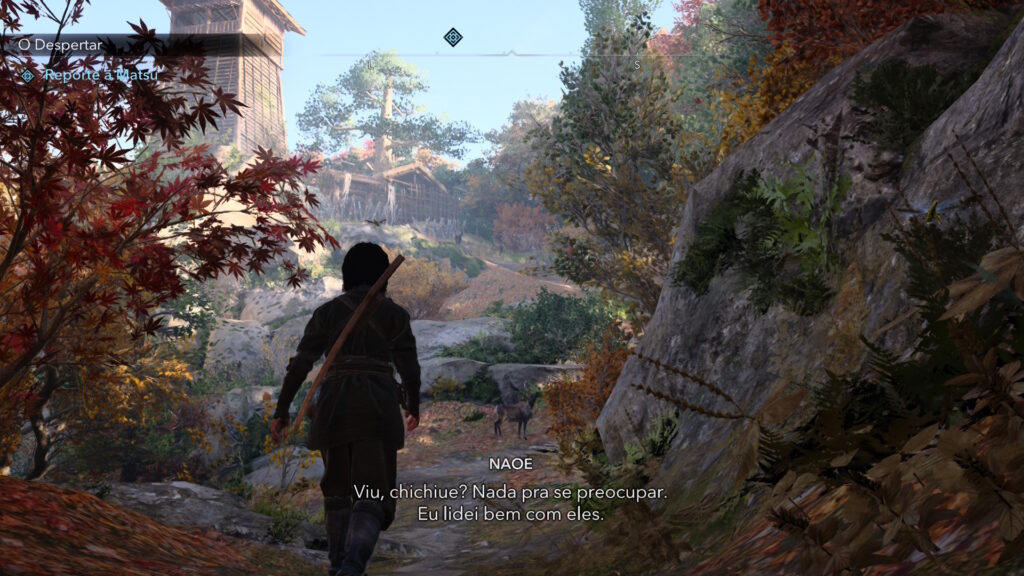Select the "O Despertar" quest title
This screenshot has height=576, width=1024.
click(47, 45)
